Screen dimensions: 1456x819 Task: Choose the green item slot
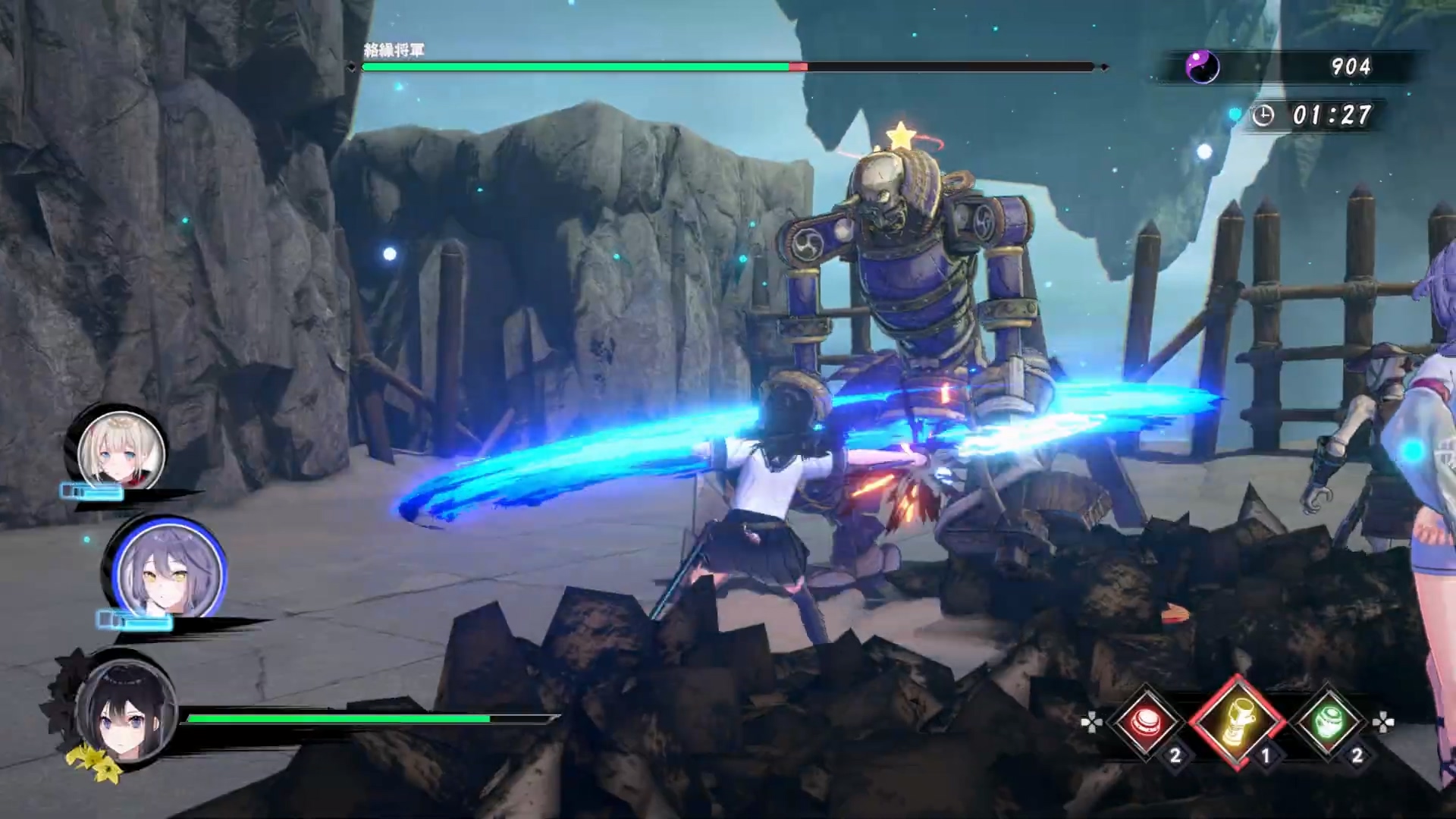tap(1329, 721)
